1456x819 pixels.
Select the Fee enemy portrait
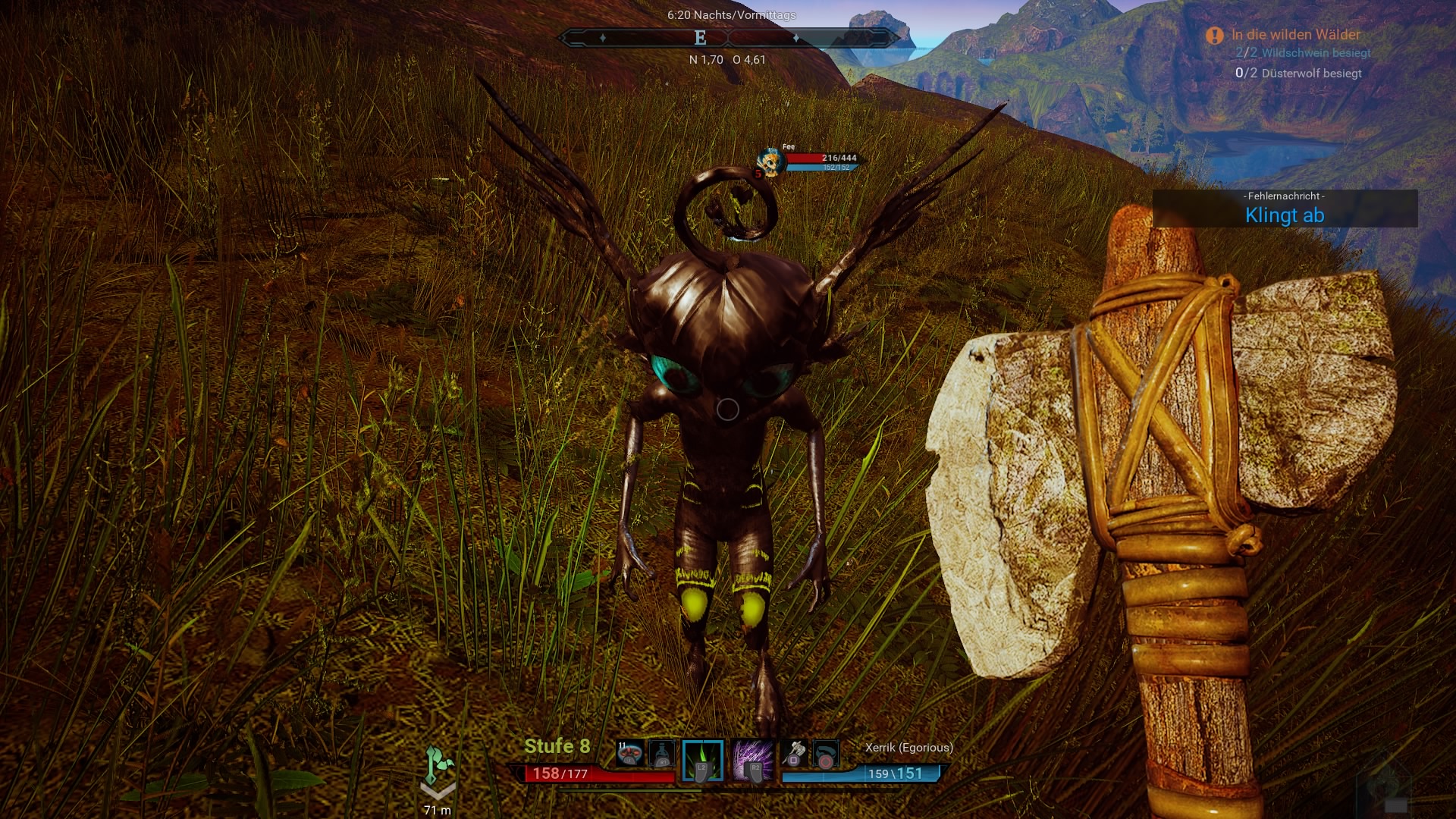click(x=771, y=162)
